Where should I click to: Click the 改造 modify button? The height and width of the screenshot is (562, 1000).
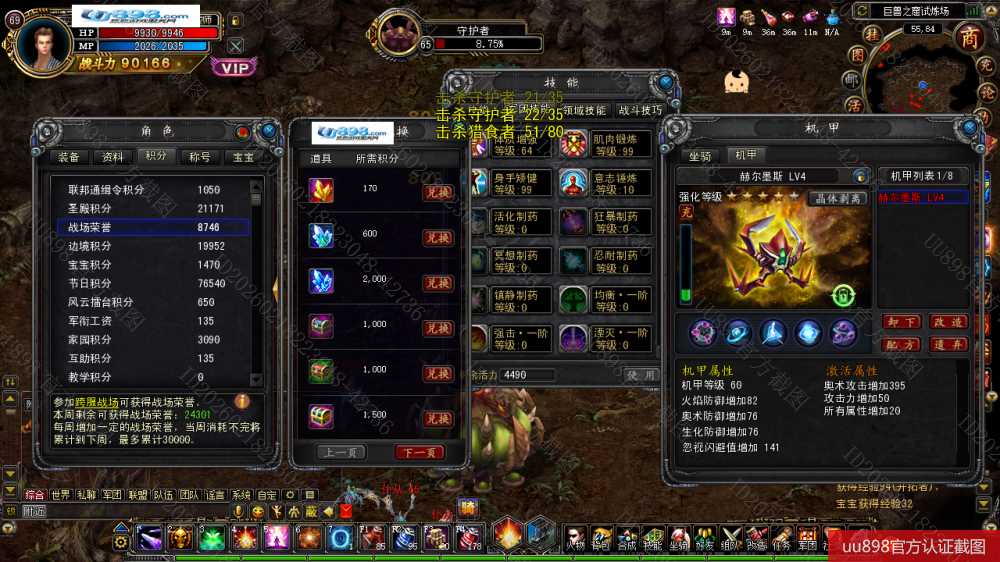click(x=947, y=322)
